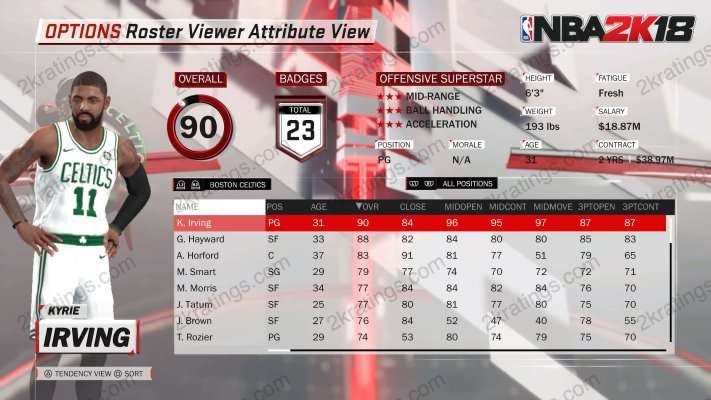
Task: Sort roster by the NAME column
Action: [x=188, y=206]
